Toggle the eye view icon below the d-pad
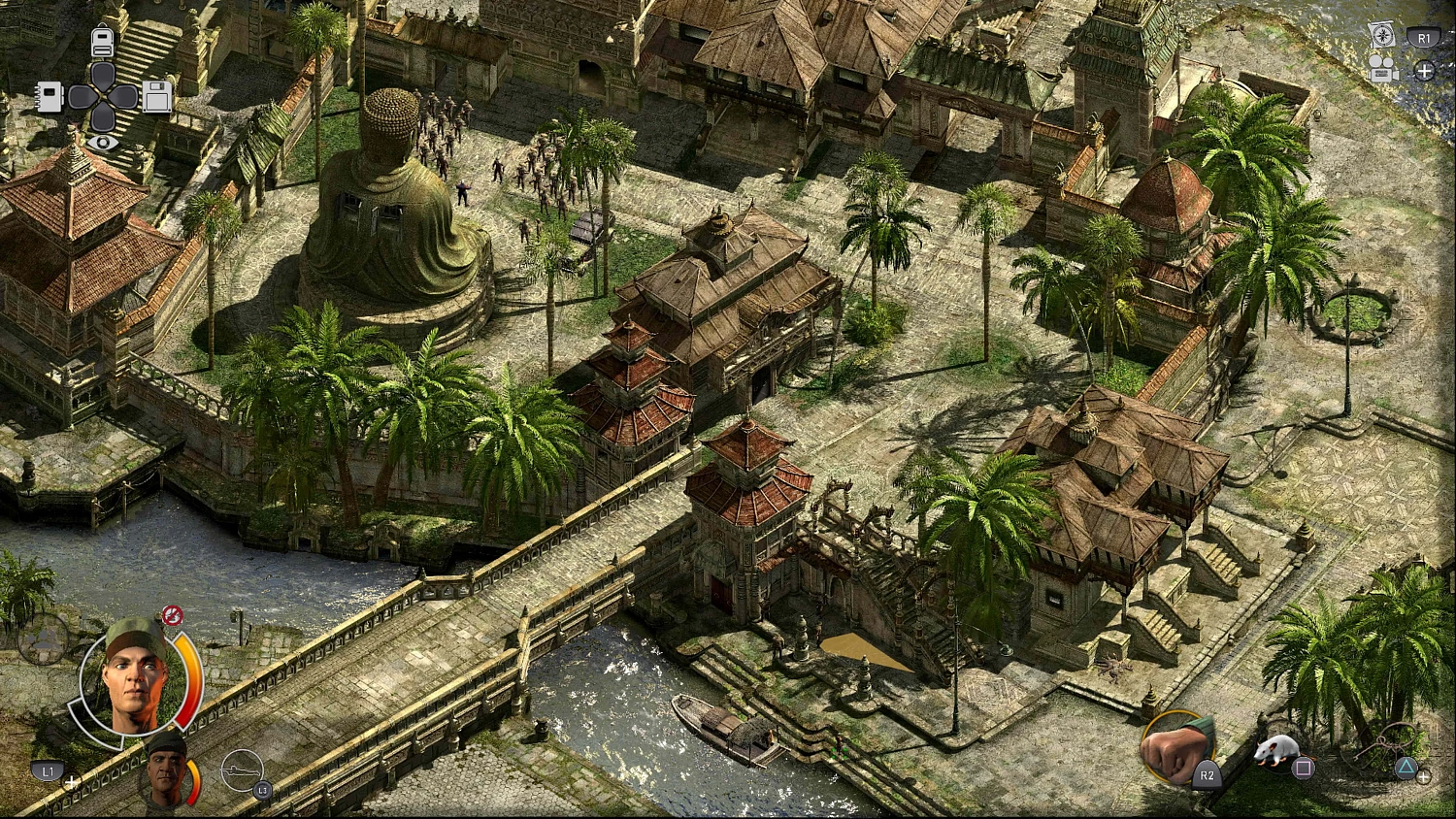Viewport: 1456px width, 819px height. [102, 143]
